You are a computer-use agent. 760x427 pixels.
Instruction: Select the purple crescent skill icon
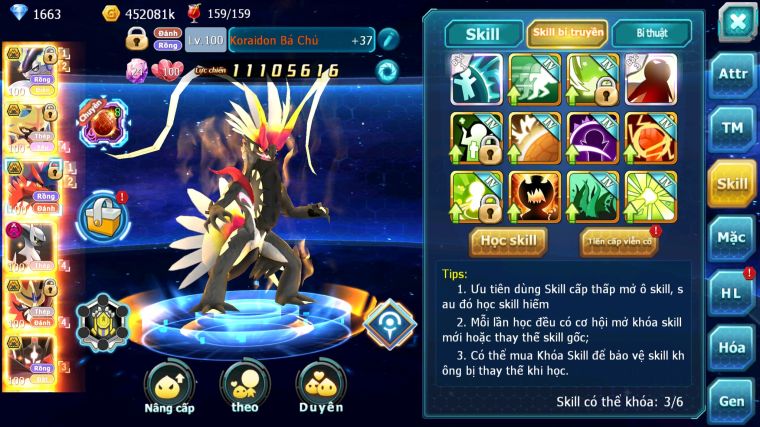pos(593,137)
